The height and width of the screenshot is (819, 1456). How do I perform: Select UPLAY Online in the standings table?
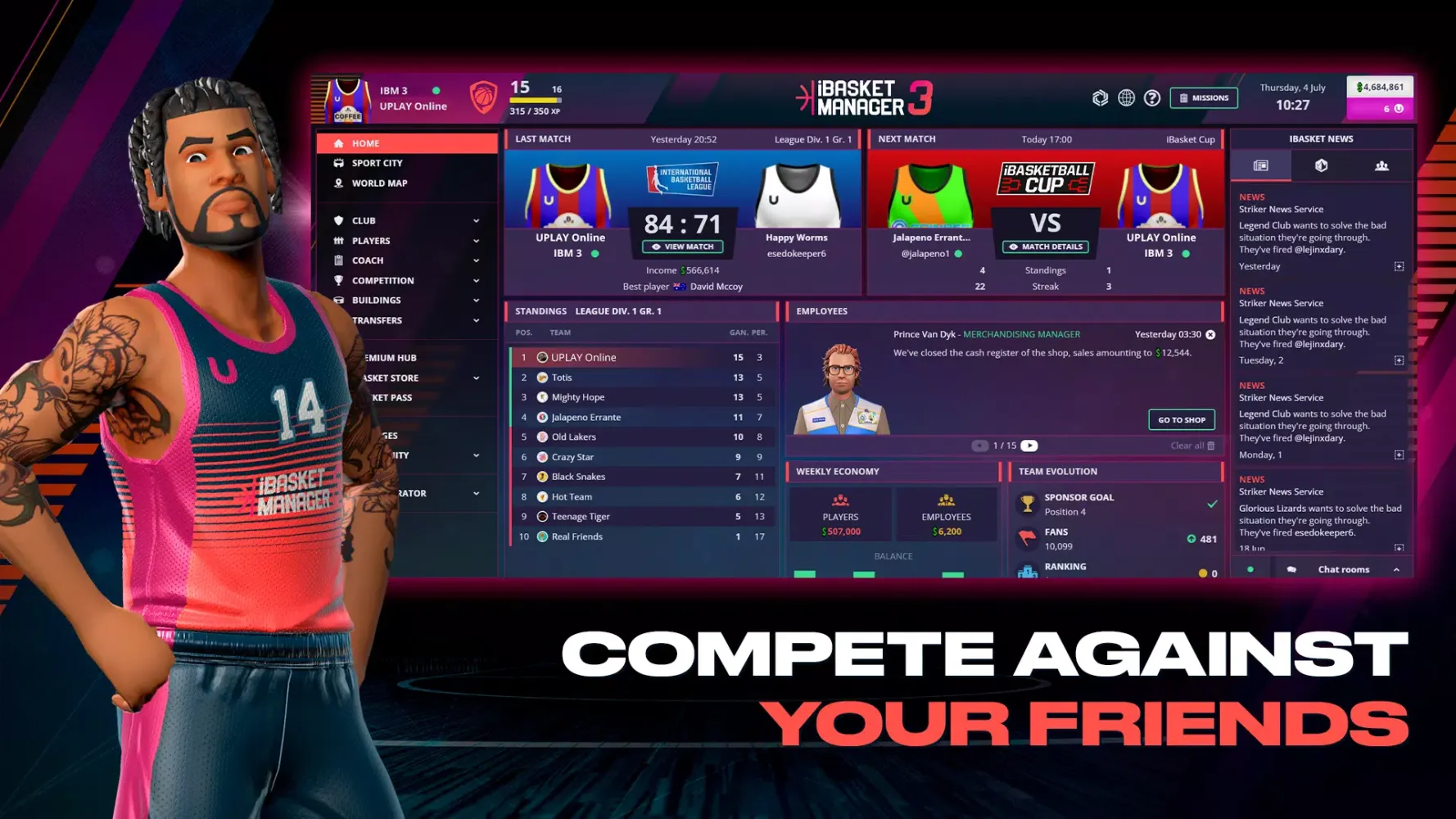583,357
